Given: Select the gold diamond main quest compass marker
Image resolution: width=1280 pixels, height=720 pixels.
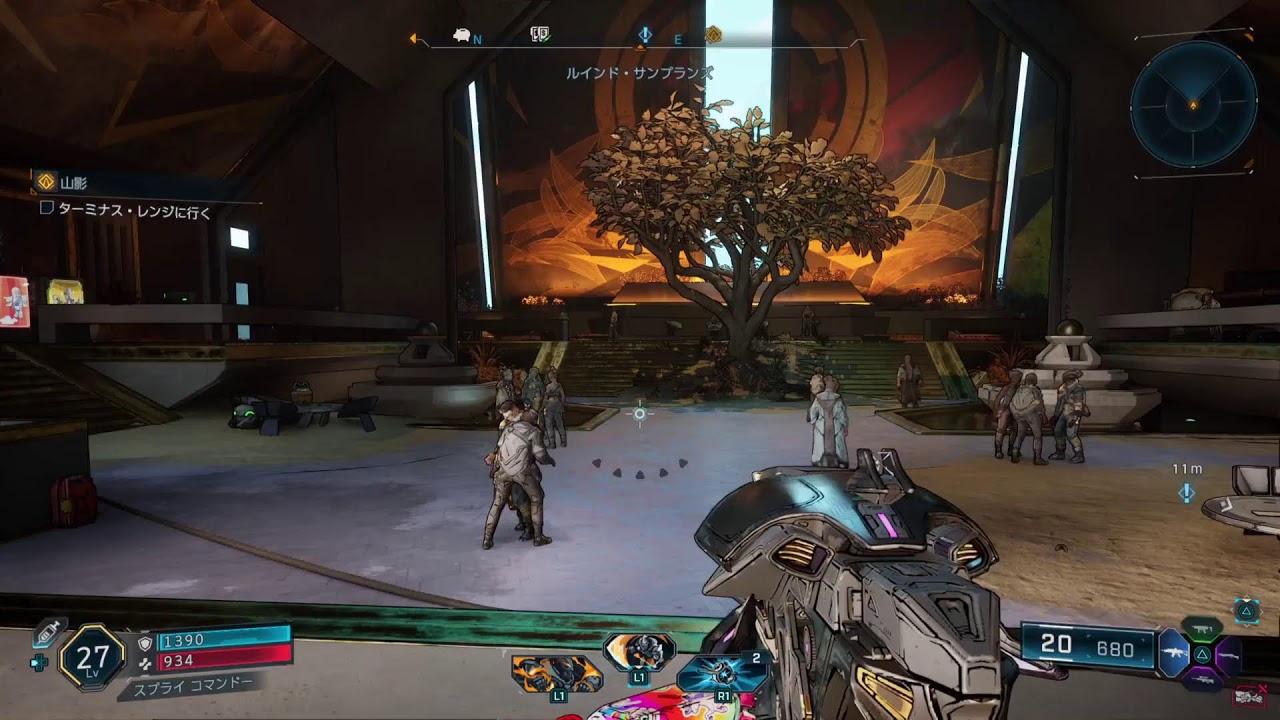Looking at the screenshot, I should click(x=713, y=36).
